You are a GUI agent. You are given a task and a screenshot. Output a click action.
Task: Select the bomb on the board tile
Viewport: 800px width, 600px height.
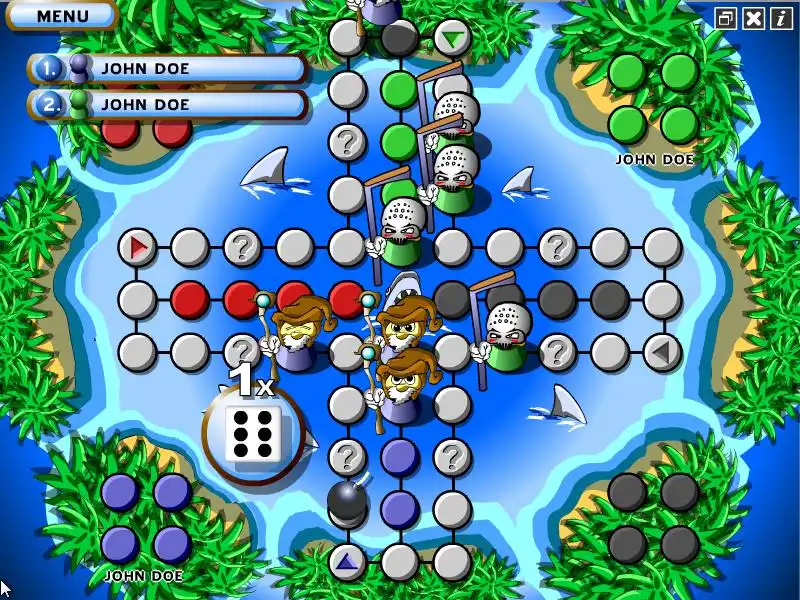pyautogui.click(x=347, y=502)
